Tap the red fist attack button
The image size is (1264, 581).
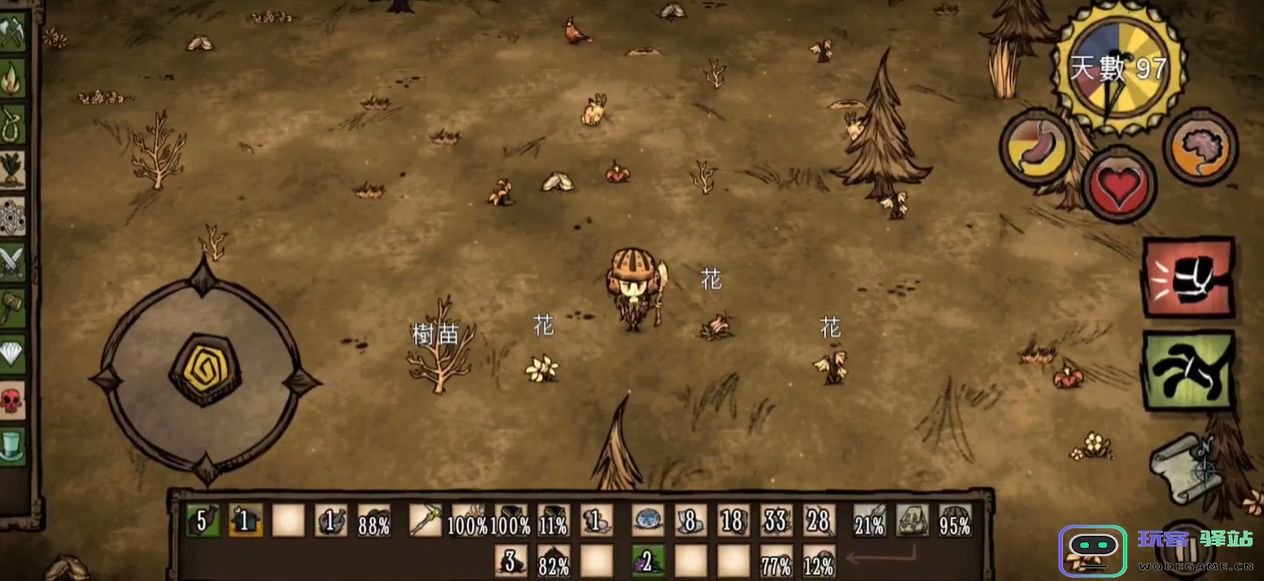1188,277
